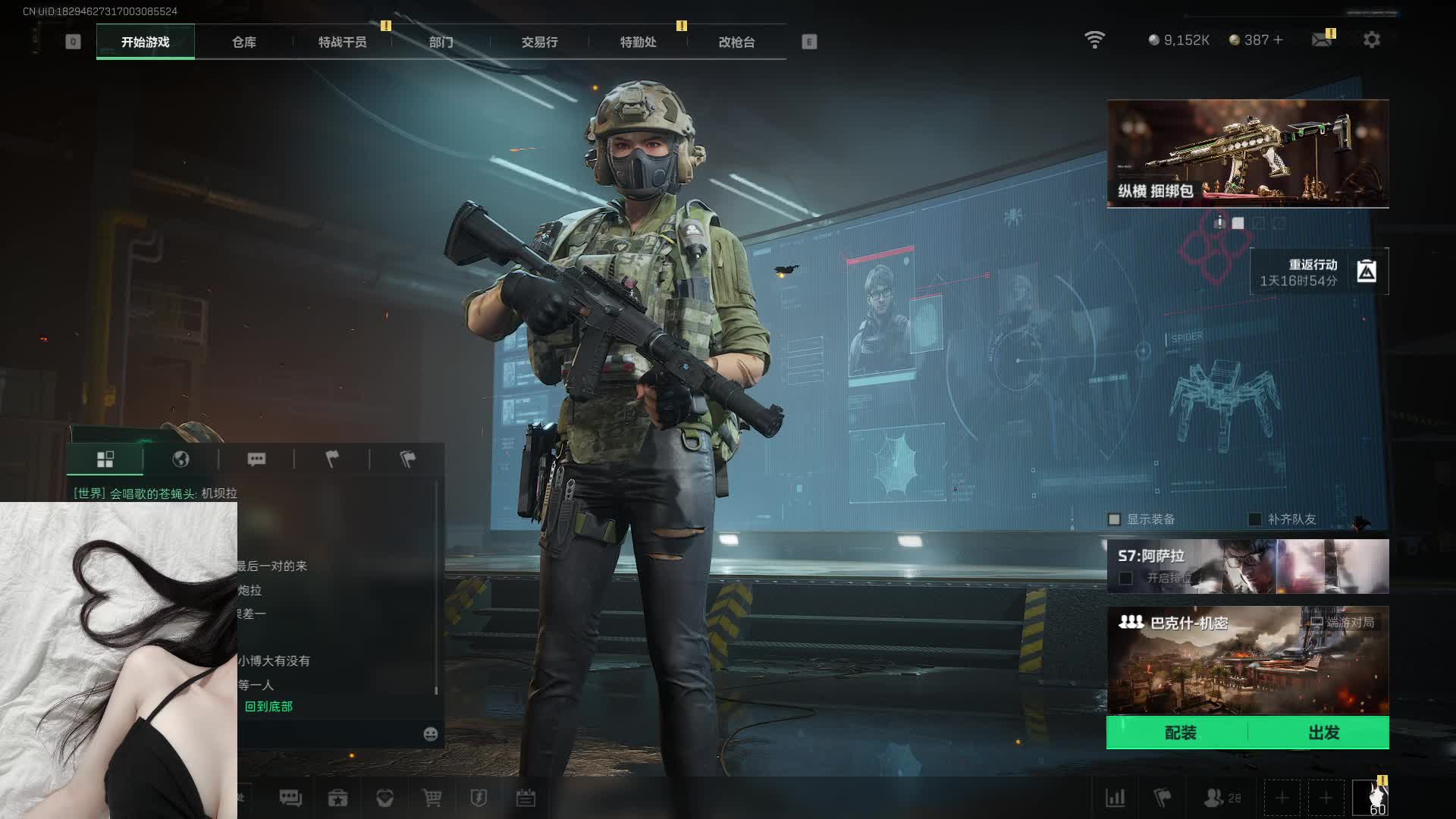The image size is (1456, 819).
Task: Jump to chat bottom via 回到底部
Action: [268, 707]
